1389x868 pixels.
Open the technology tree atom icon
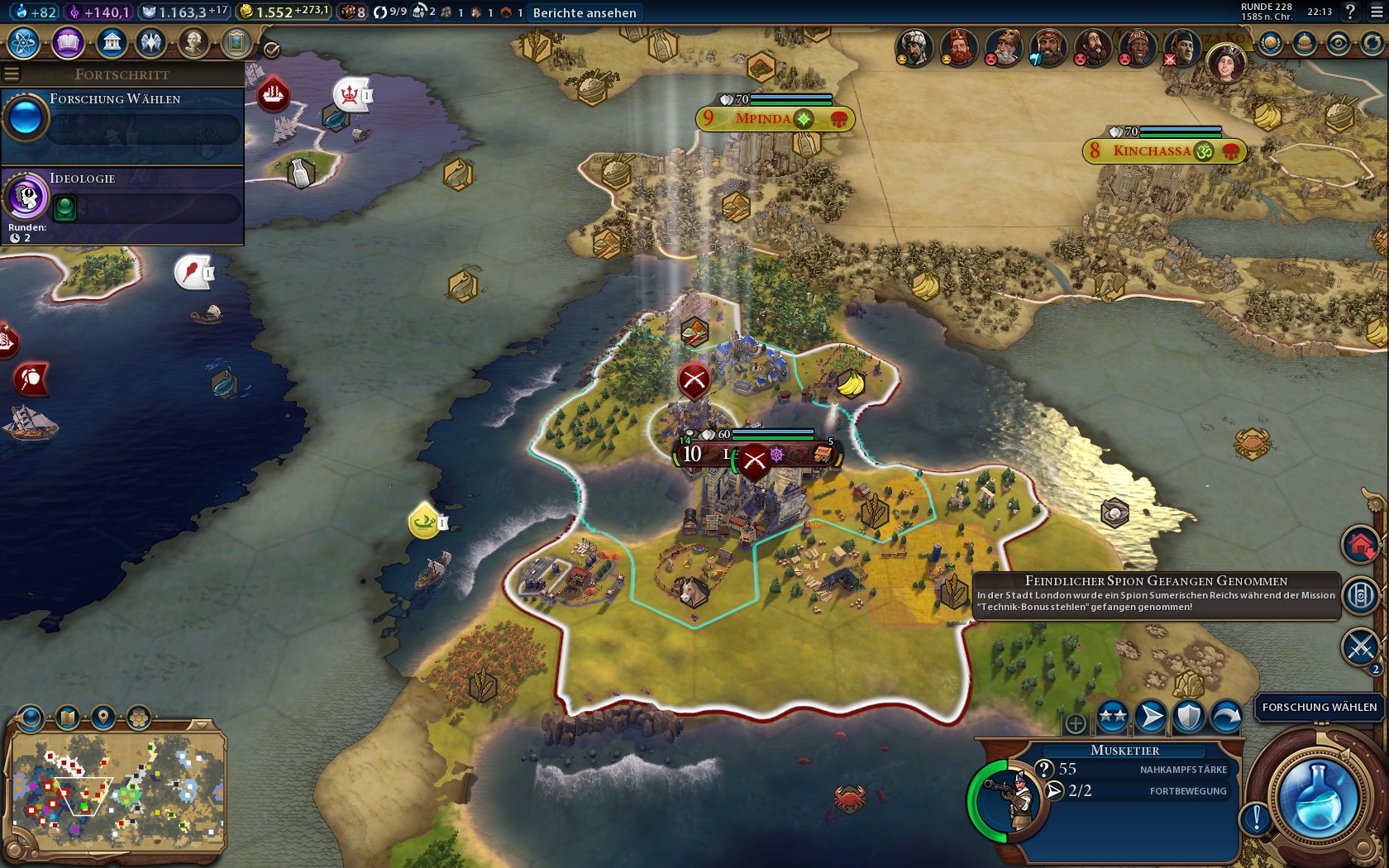pyautogui.click(x=24, y=42)
